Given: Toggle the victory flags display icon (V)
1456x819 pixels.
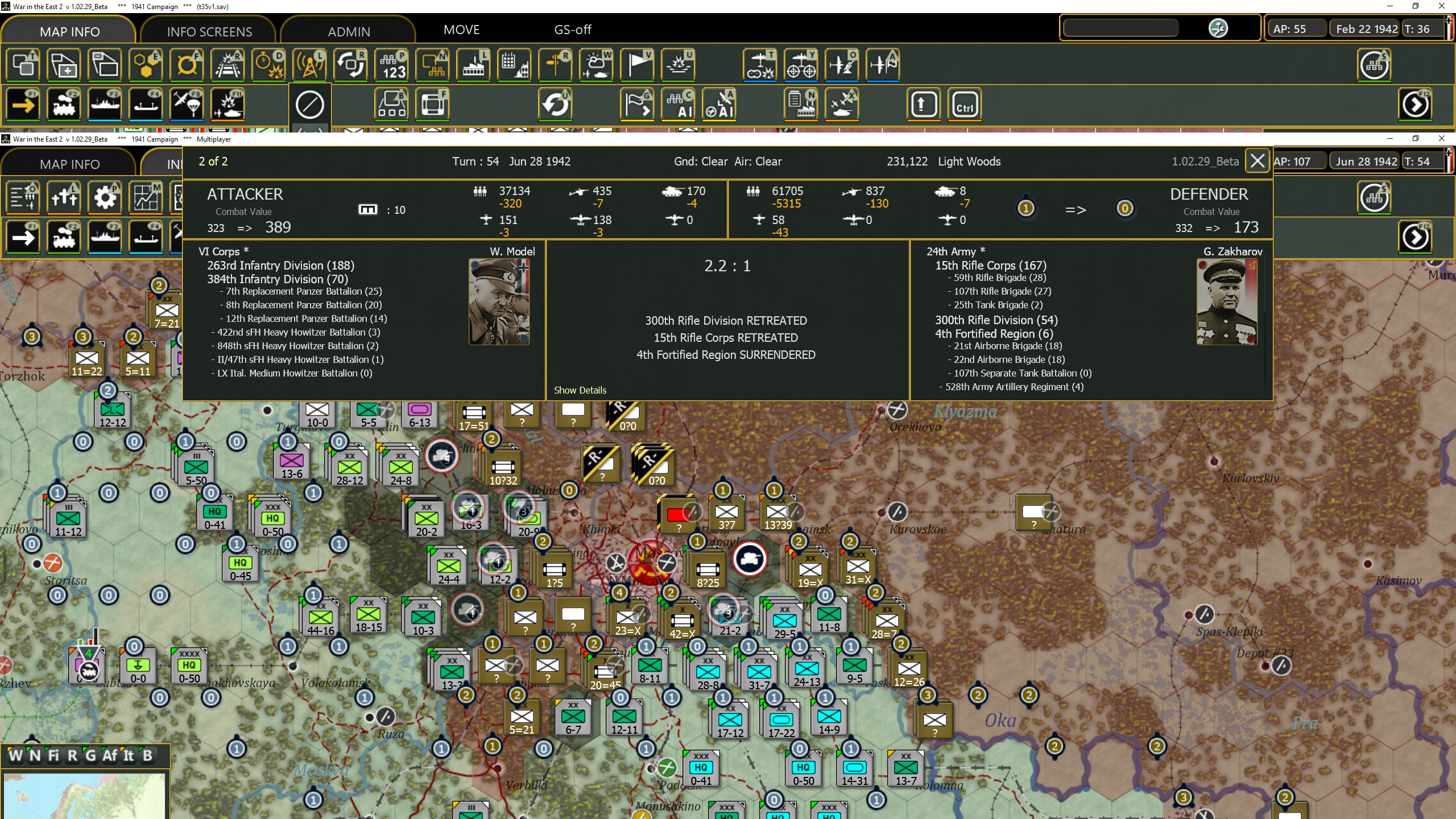Looking at the screenshot, I should pyautogui.click(x=636, y=65).
